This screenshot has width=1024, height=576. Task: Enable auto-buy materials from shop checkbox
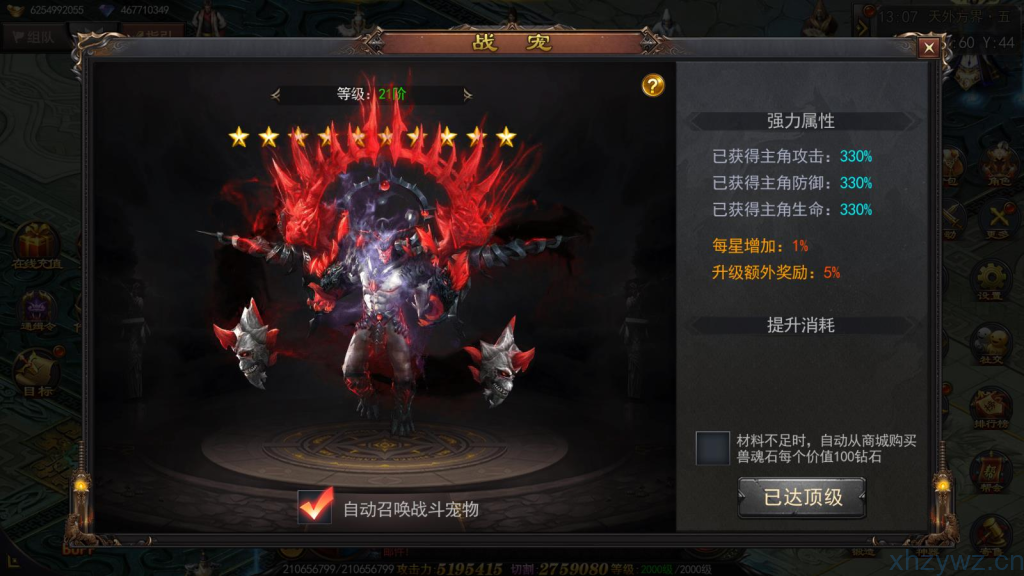click(x=713, y=448)
